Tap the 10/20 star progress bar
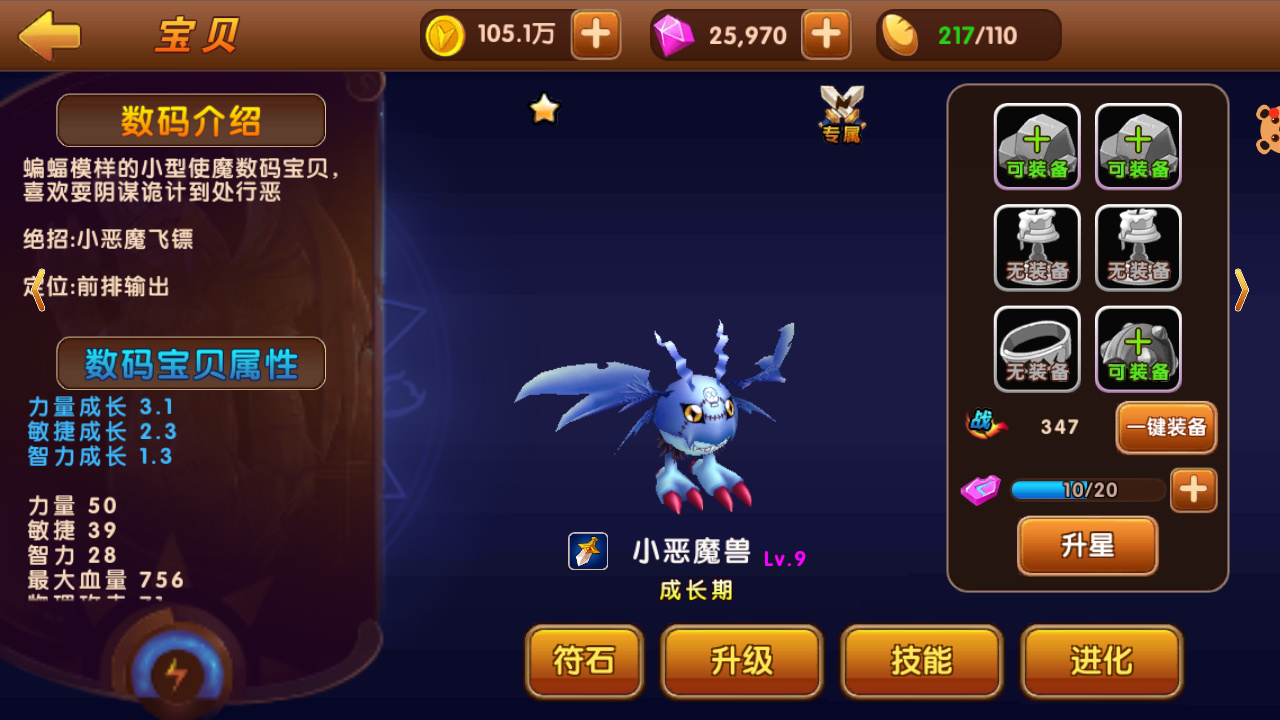The height and width of the screenshot is (720, 1280). pos(1088,489)
